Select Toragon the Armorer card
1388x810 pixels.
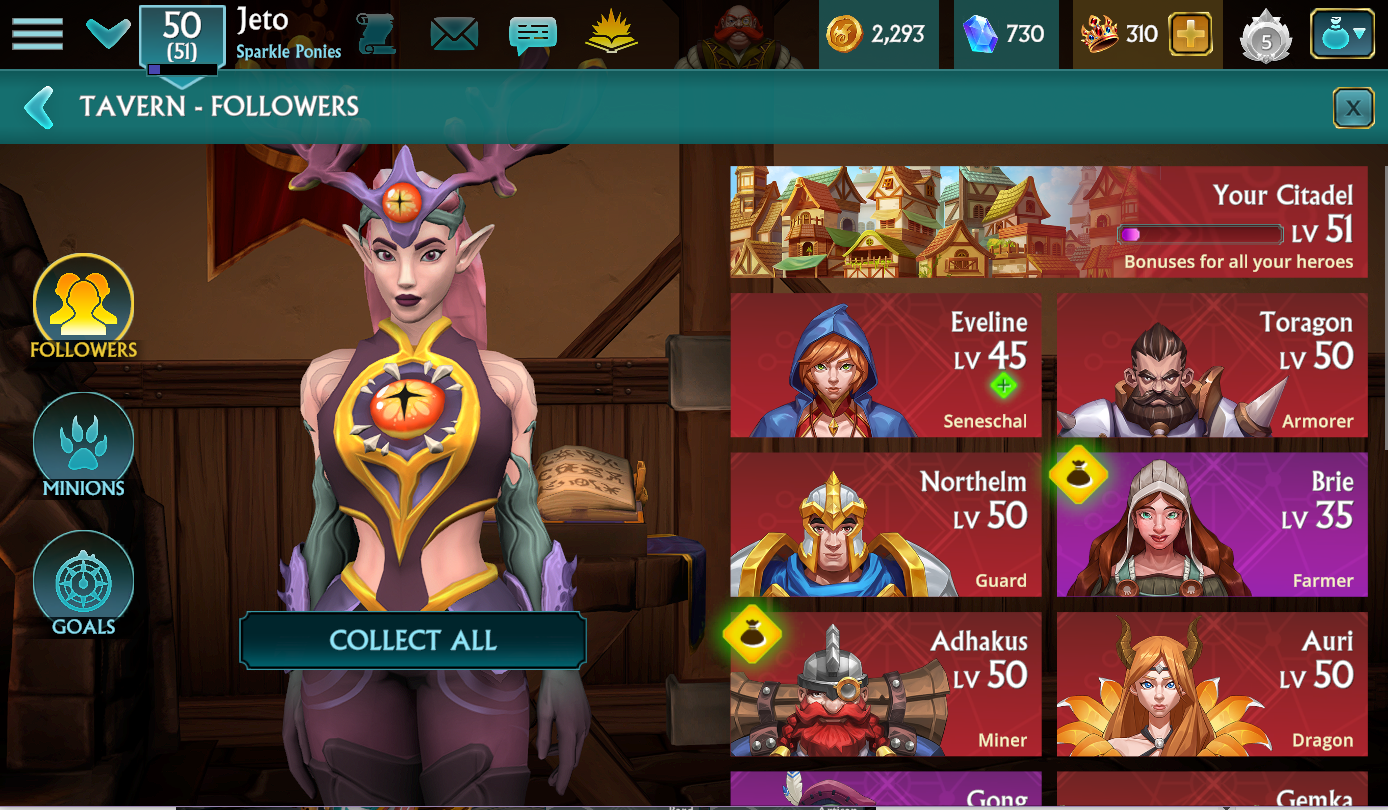(x=1212, y=365)
